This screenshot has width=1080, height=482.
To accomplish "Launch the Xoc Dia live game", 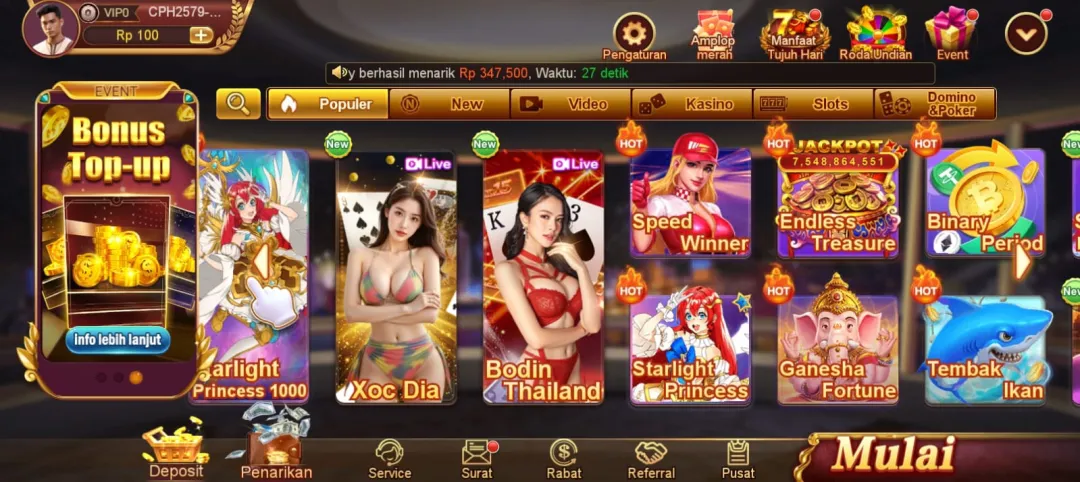I will (x=396, y=278).
